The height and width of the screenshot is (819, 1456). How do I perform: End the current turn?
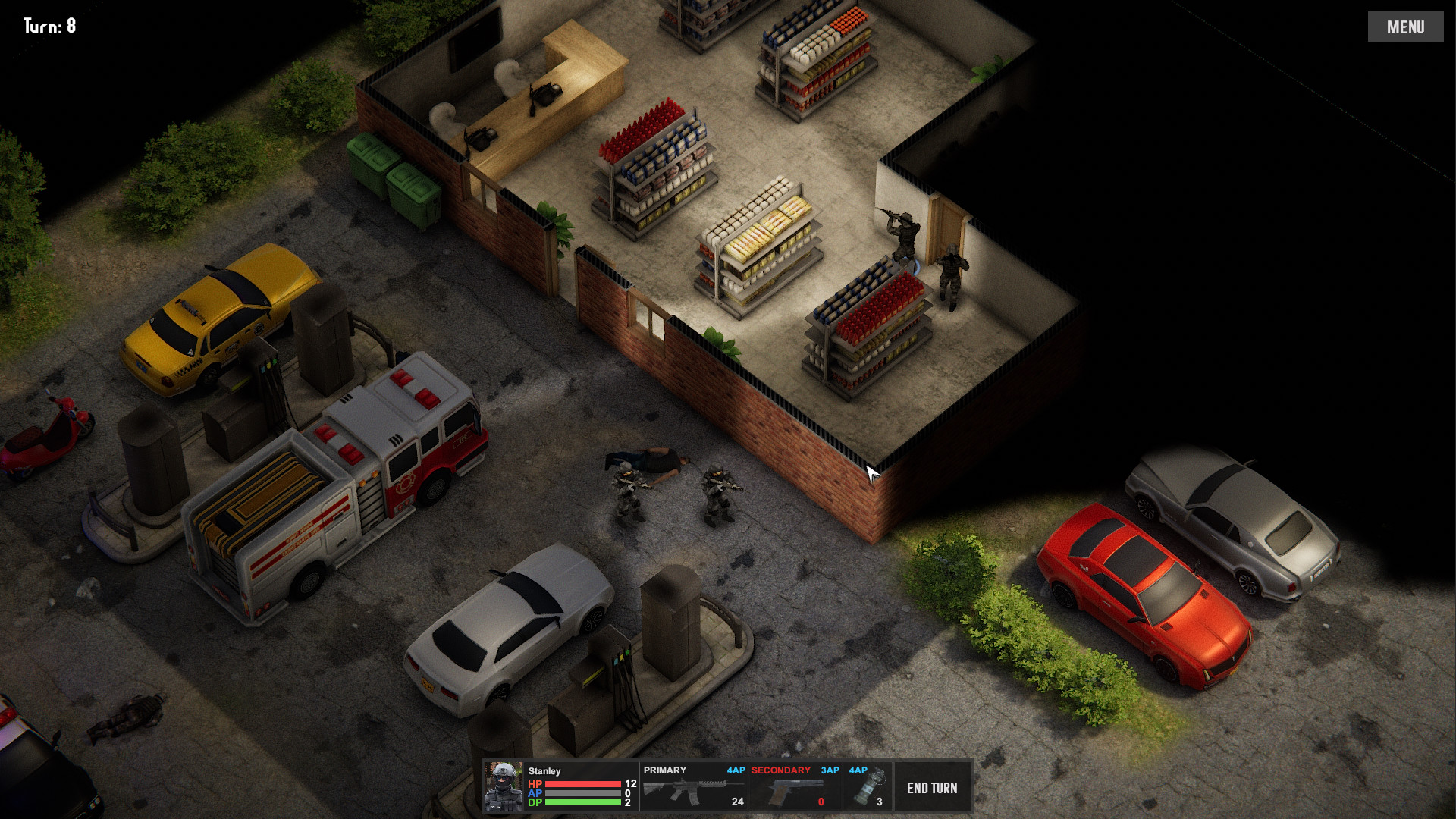[932, 788]
